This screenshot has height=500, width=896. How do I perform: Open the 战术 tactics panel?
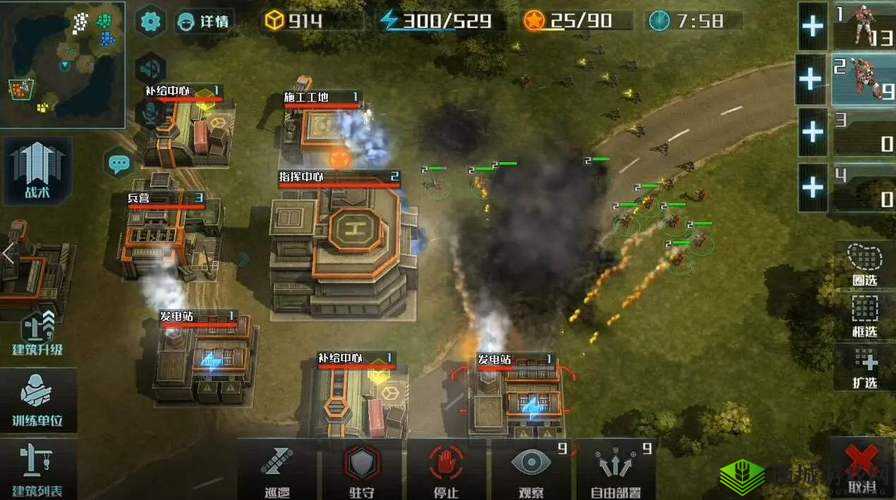pos(37,170)
